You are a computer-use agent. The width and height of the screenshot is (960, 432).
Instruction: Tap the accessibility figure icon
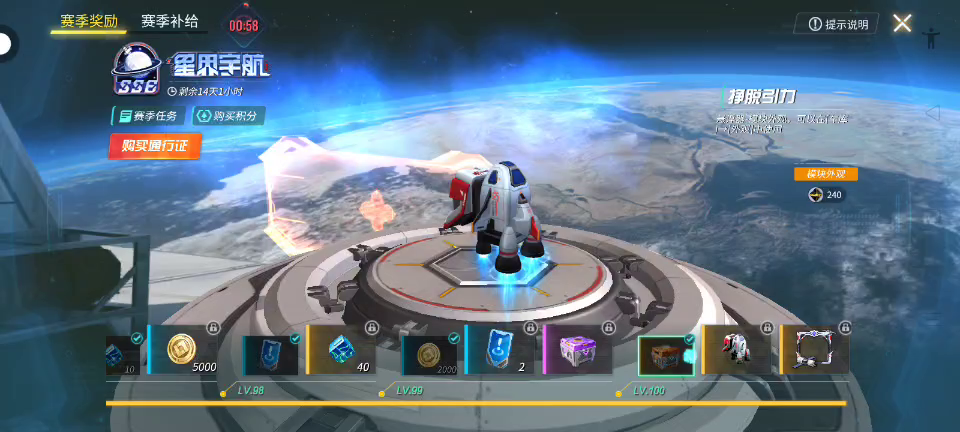click(x=932, y=37)
